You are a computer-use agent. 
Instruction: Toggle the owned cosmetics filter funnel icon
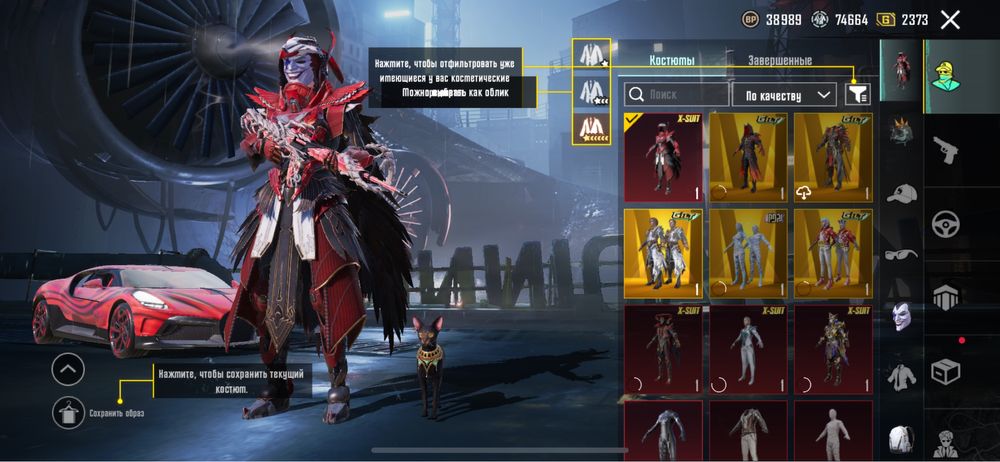pos(857,94)
